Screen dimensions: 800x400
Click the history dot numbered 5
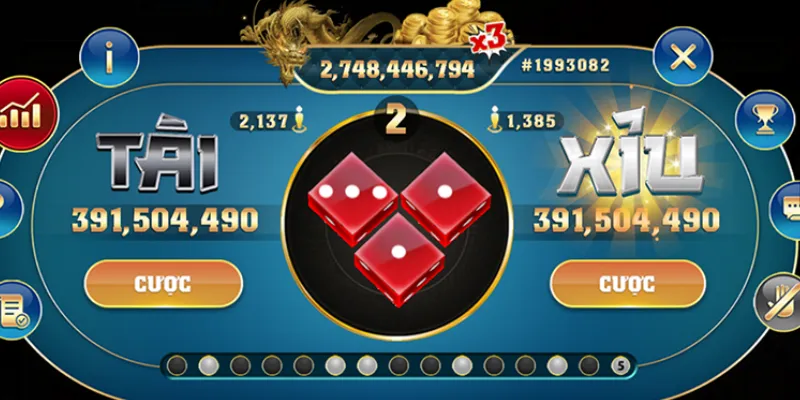pos(620,365)
